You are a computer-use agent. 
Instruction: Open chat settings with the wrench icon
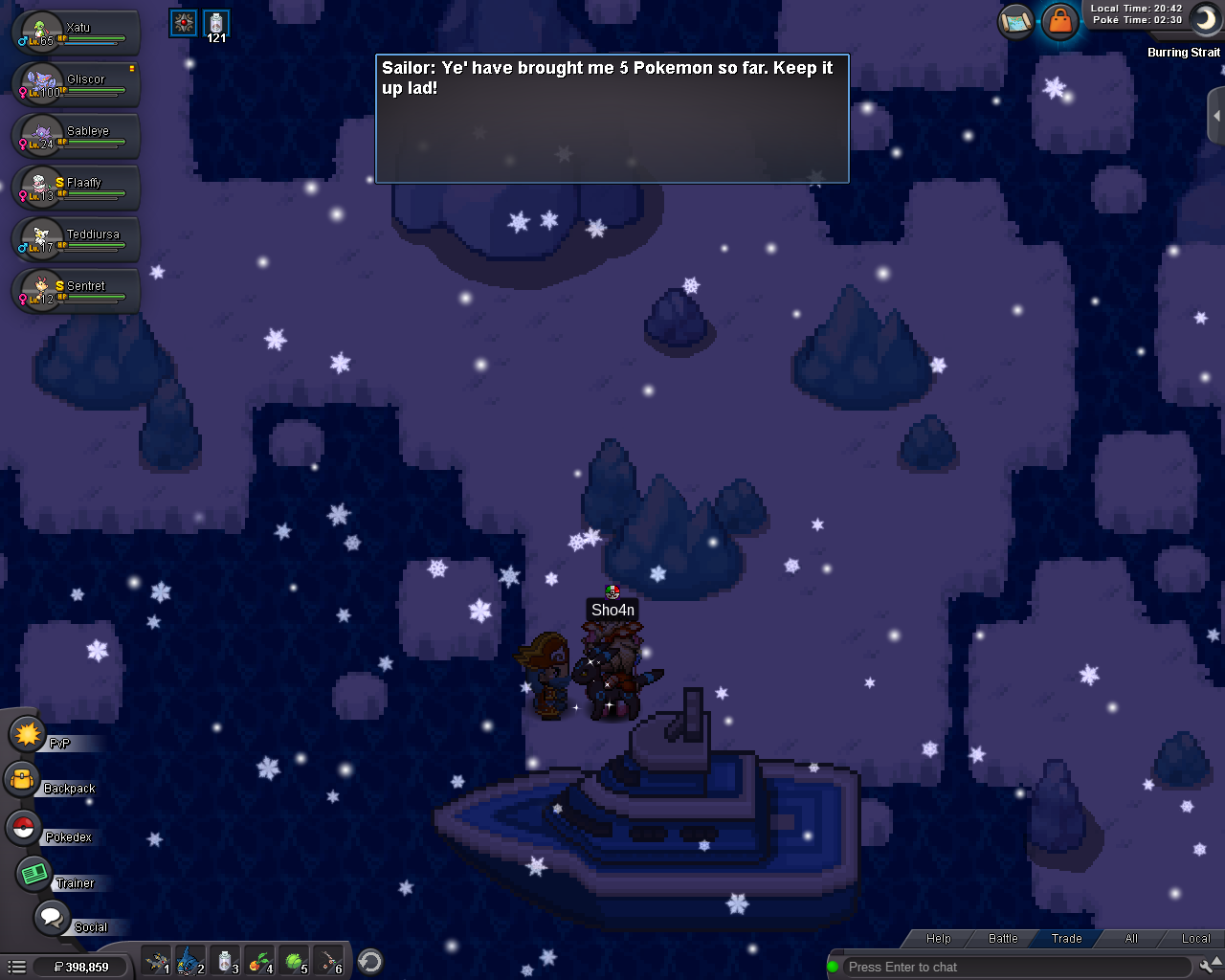pyautogui.click(x=1209, y=967)
